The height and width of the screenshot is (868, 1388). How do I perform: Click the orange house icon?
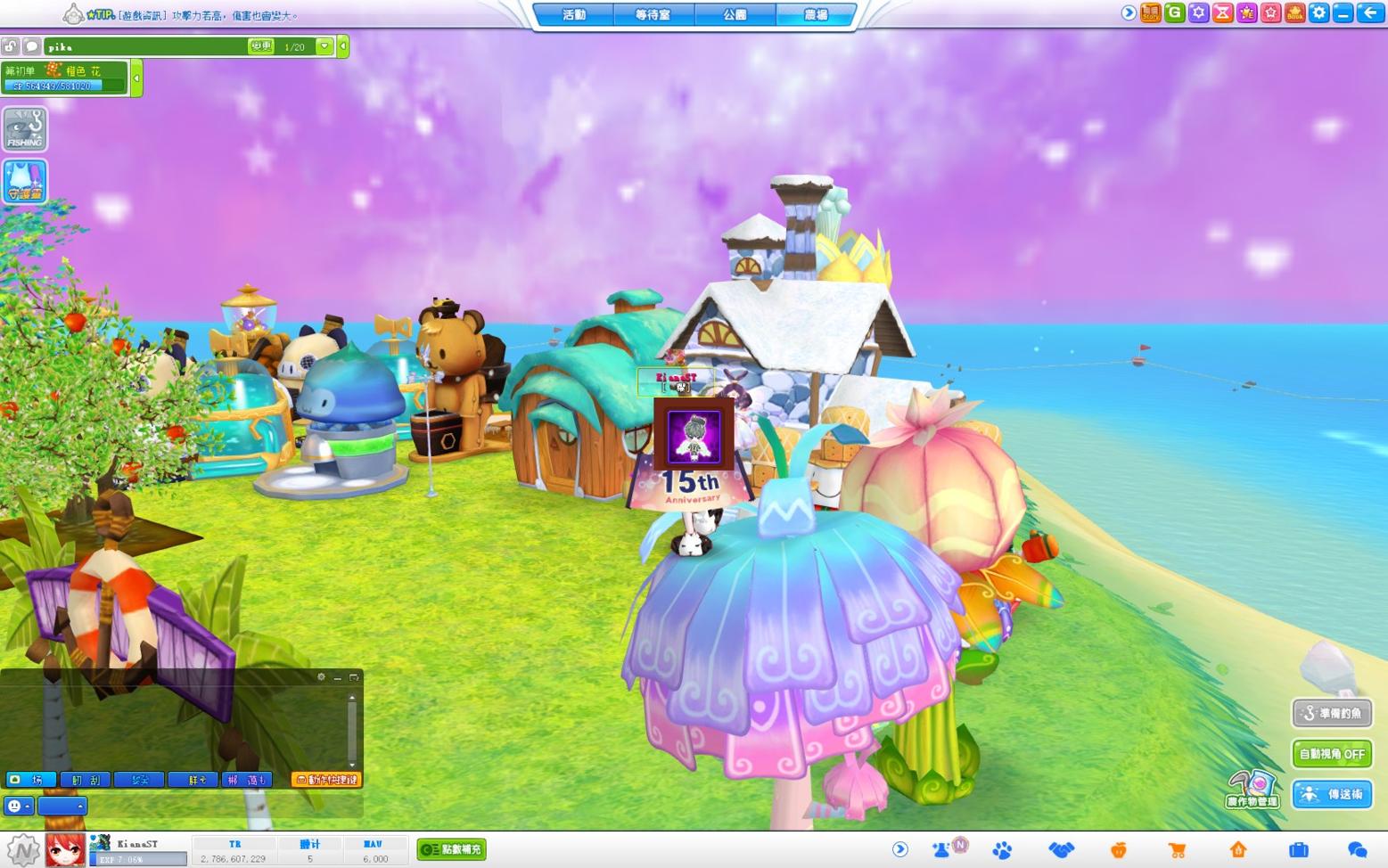pyautogui.click(x=1238, y=850)
